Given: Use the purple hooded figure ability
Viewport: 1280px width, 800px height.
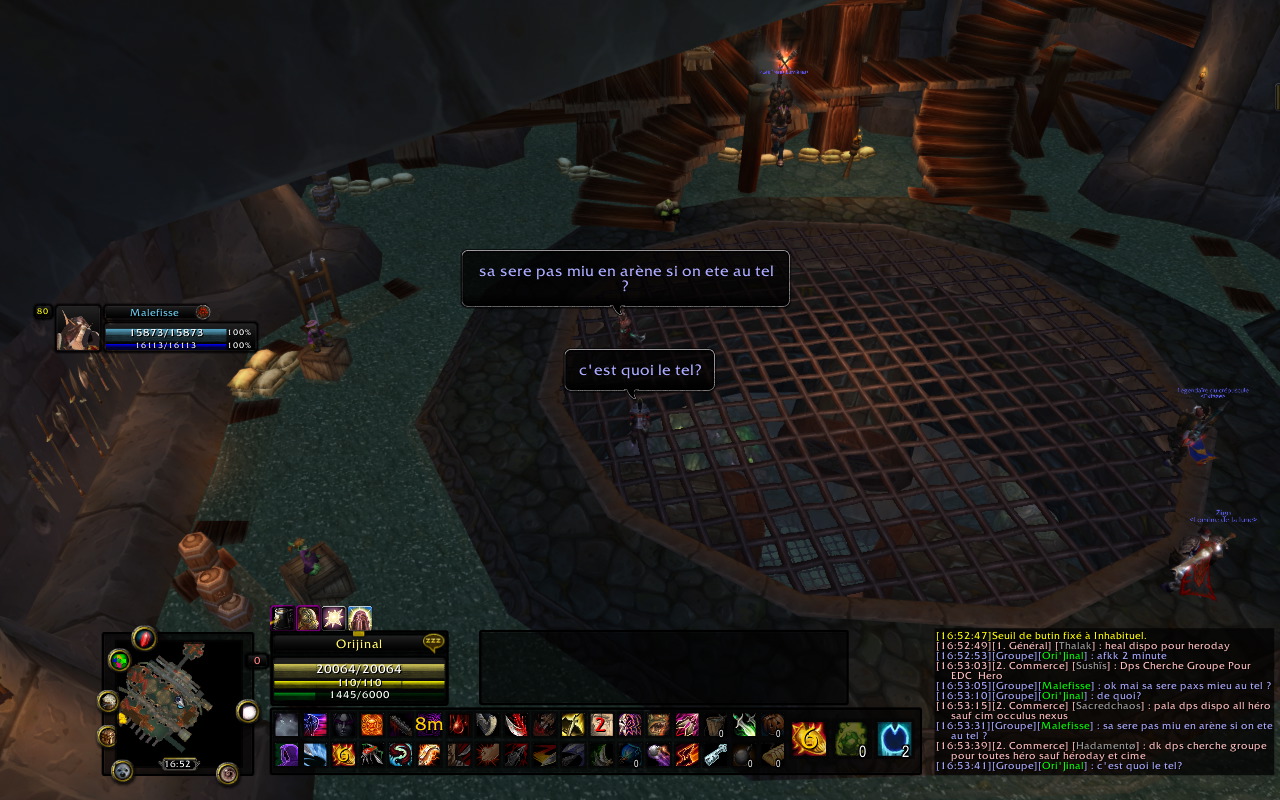Looking at the screenshot, I should pos(286,754).
